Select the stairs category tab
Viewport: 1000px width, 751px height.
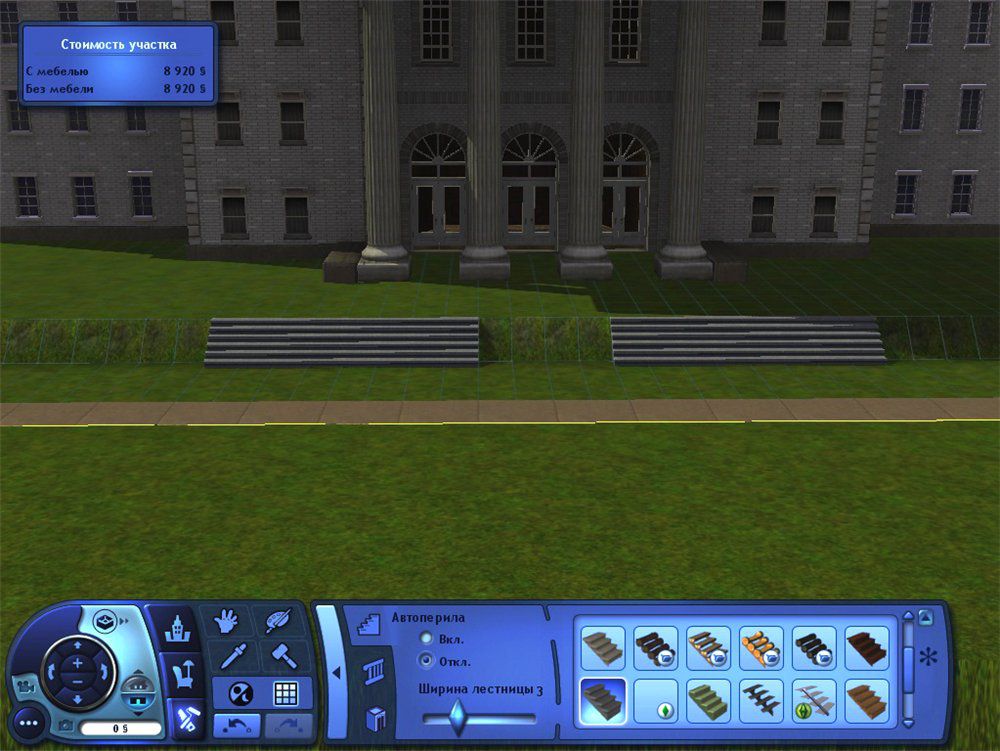370,625
